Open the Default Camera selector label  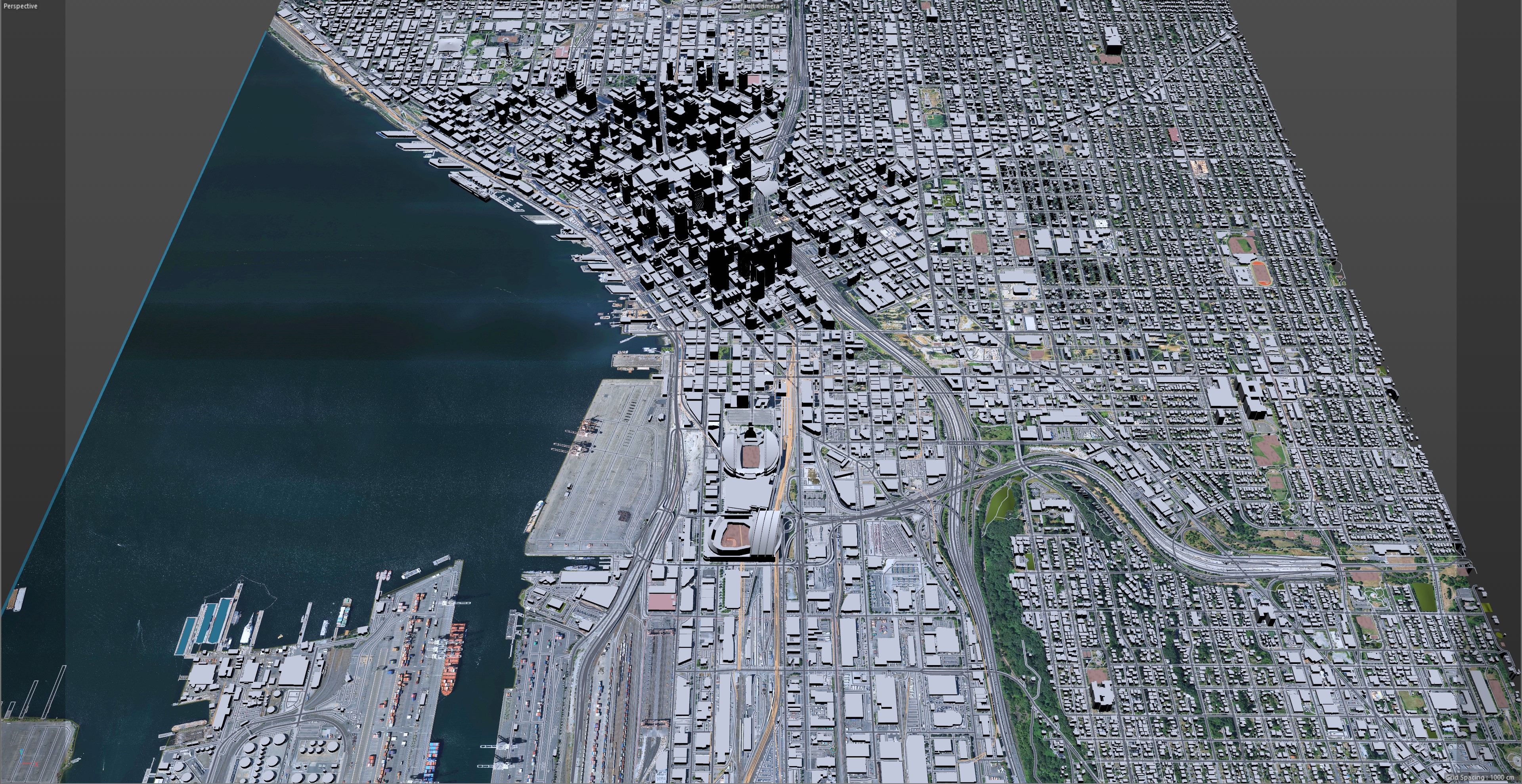(756, 6)
